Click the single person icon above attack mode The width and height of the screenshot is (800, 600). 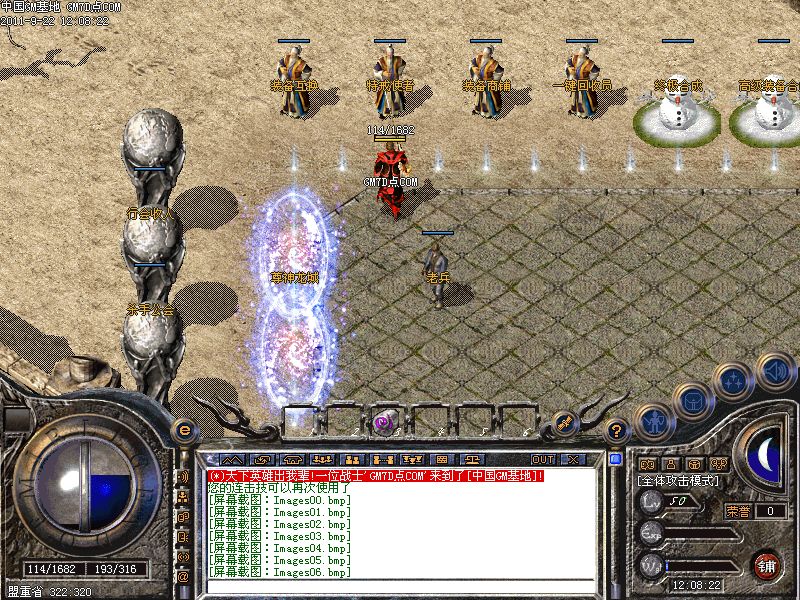[672, 464]
